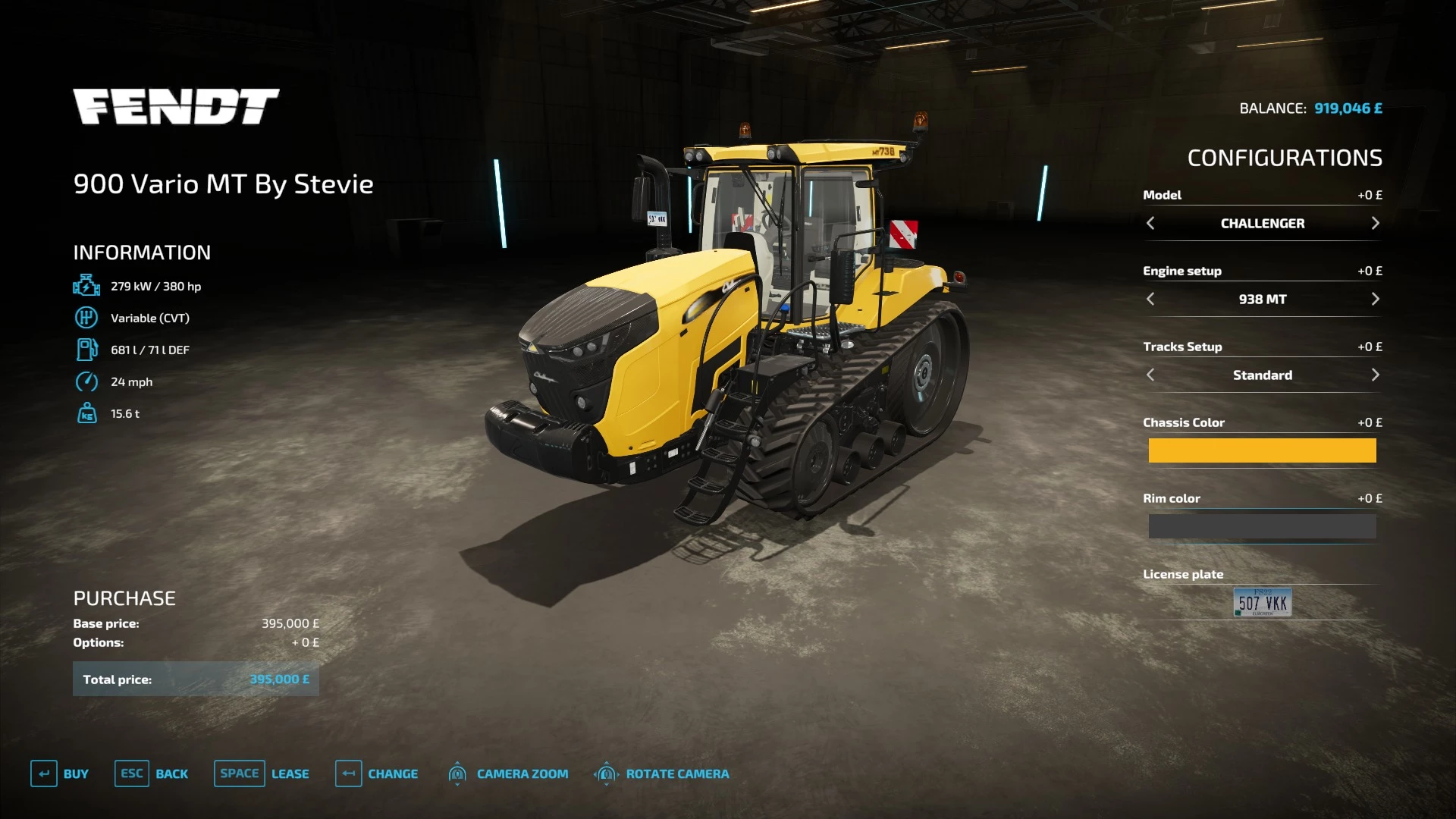1456x819 pixels.
Task: Select the Standard tracks setup label
Action: click(x=1262, y=375)
